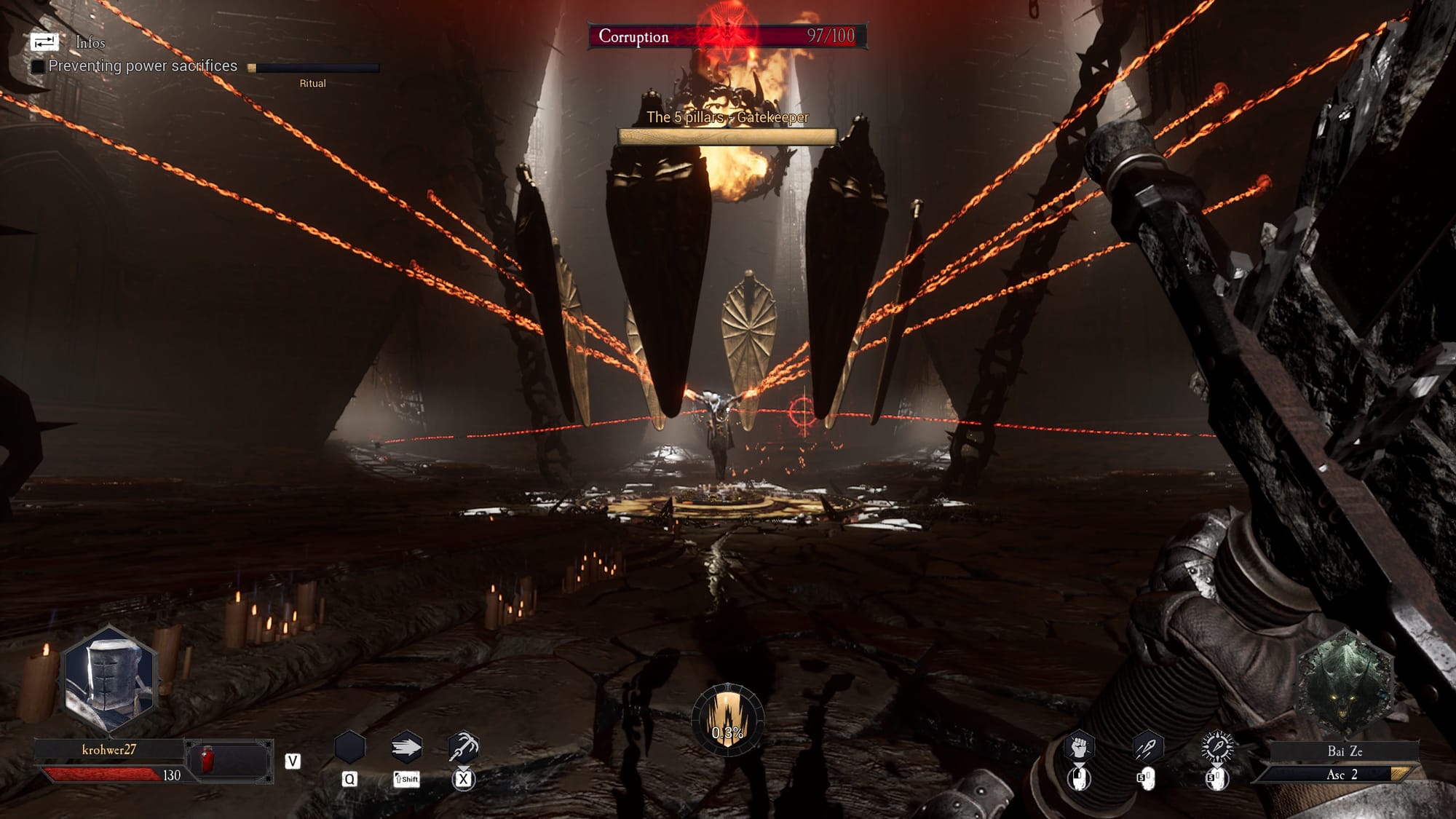Image resolution: width=1456 pixels, height=819 pixels.
Task: Activate the plain thrown dagger skill
Action: 1147,748
